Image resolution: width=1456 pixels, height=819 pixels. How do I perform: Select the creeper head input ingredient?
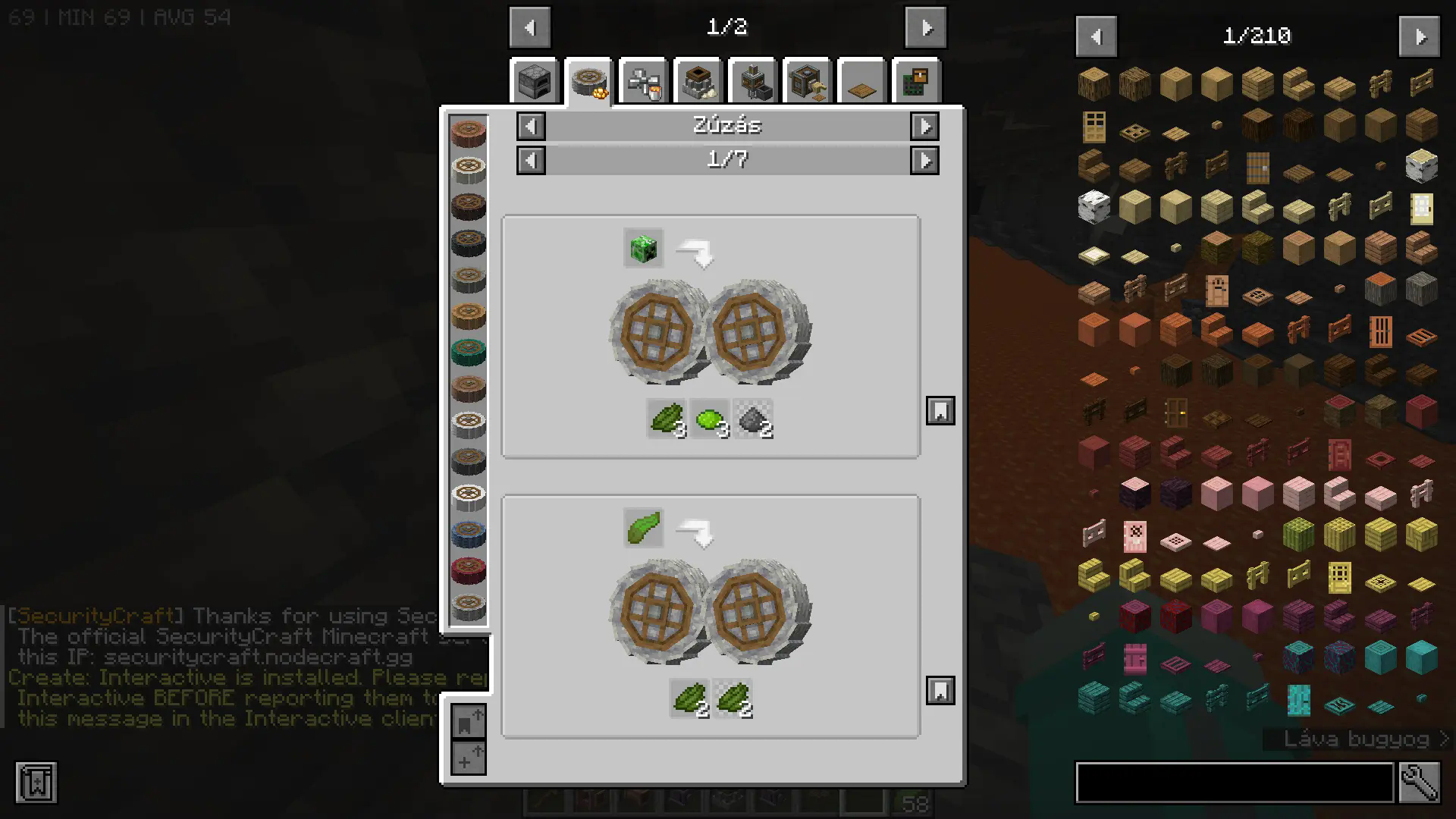point(644,248)
